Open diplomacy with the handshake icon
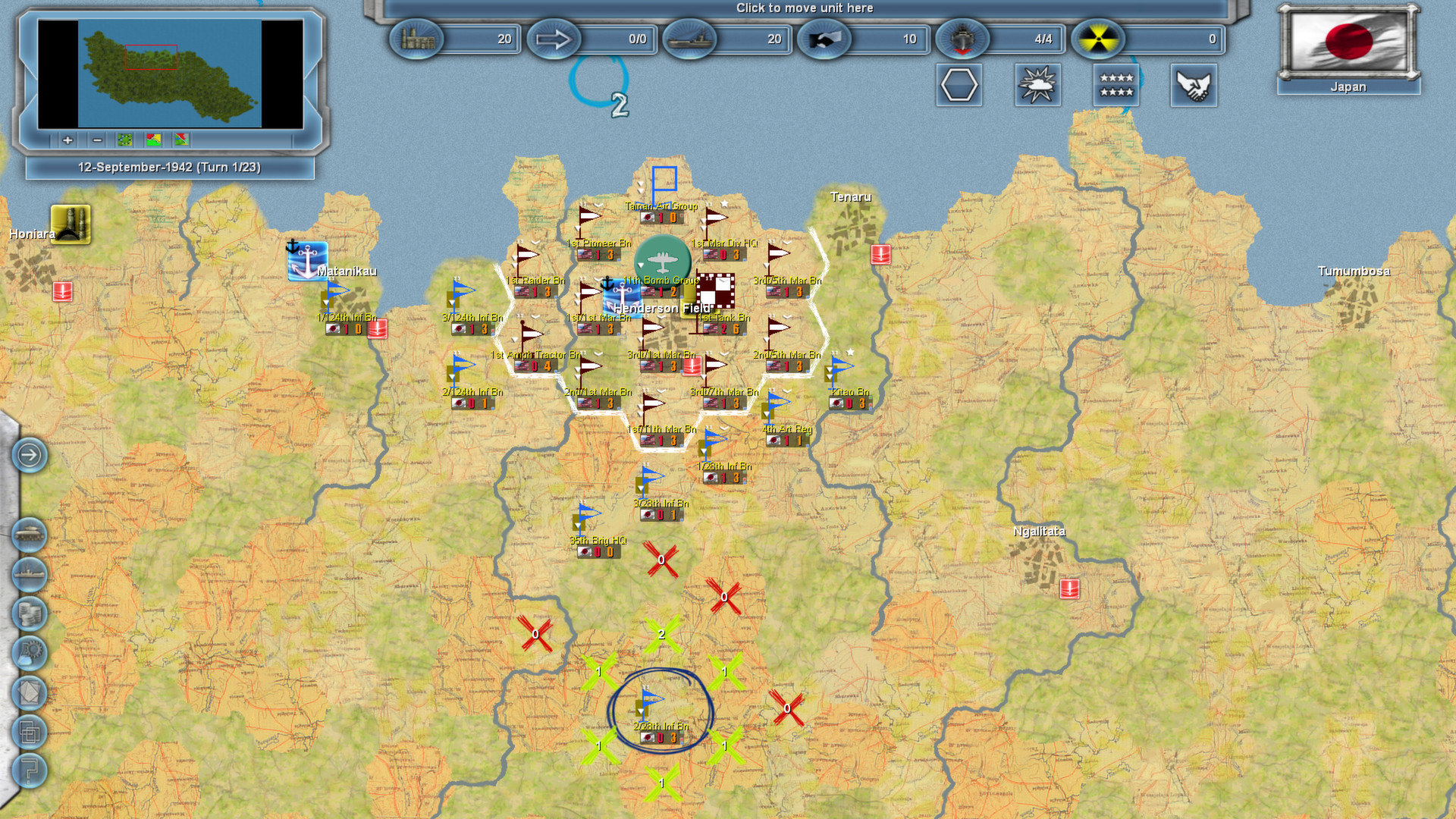1456x819 pixels. tap(1194, 86)
